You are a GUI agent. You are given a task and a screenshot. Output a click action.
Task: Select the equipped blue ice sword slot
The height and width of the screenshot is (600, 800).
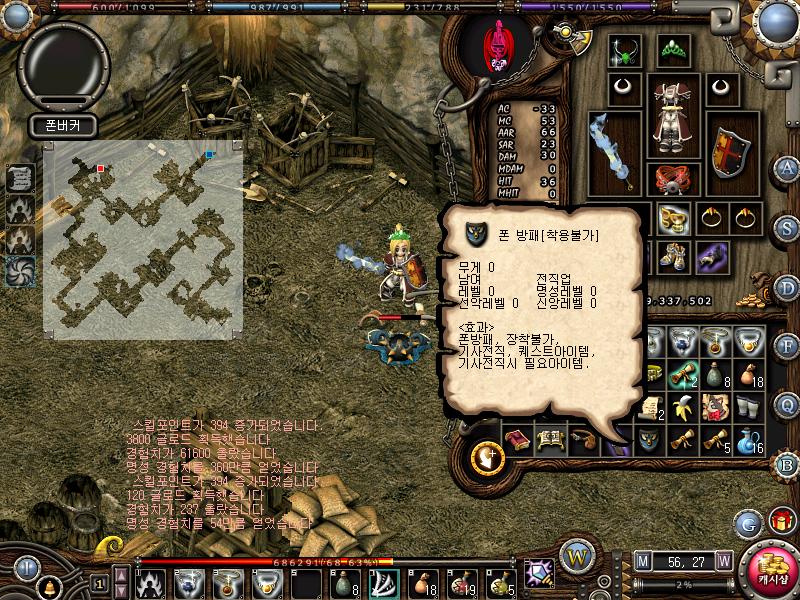coord(613,152)
